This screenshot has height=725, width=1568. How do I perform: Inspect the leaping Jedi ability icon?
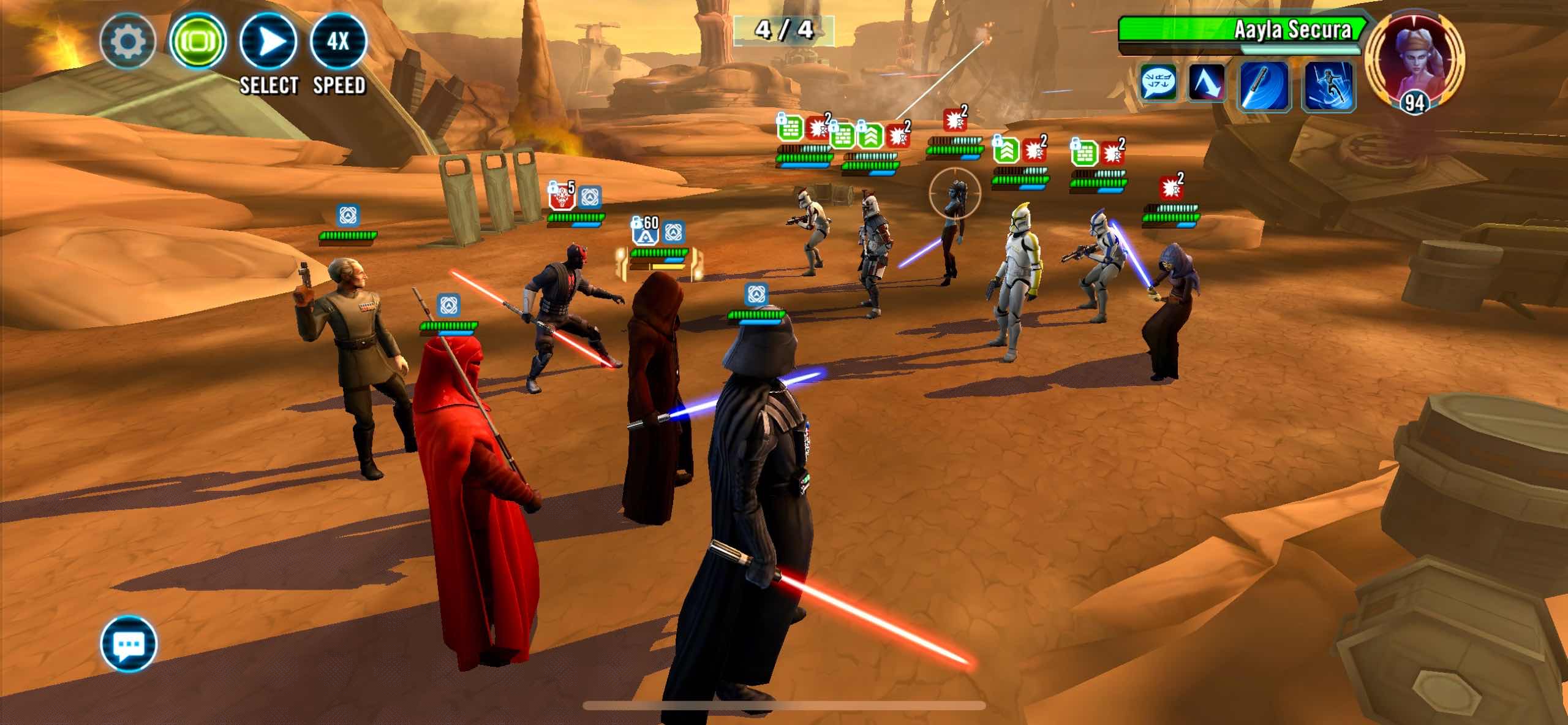1329,85
